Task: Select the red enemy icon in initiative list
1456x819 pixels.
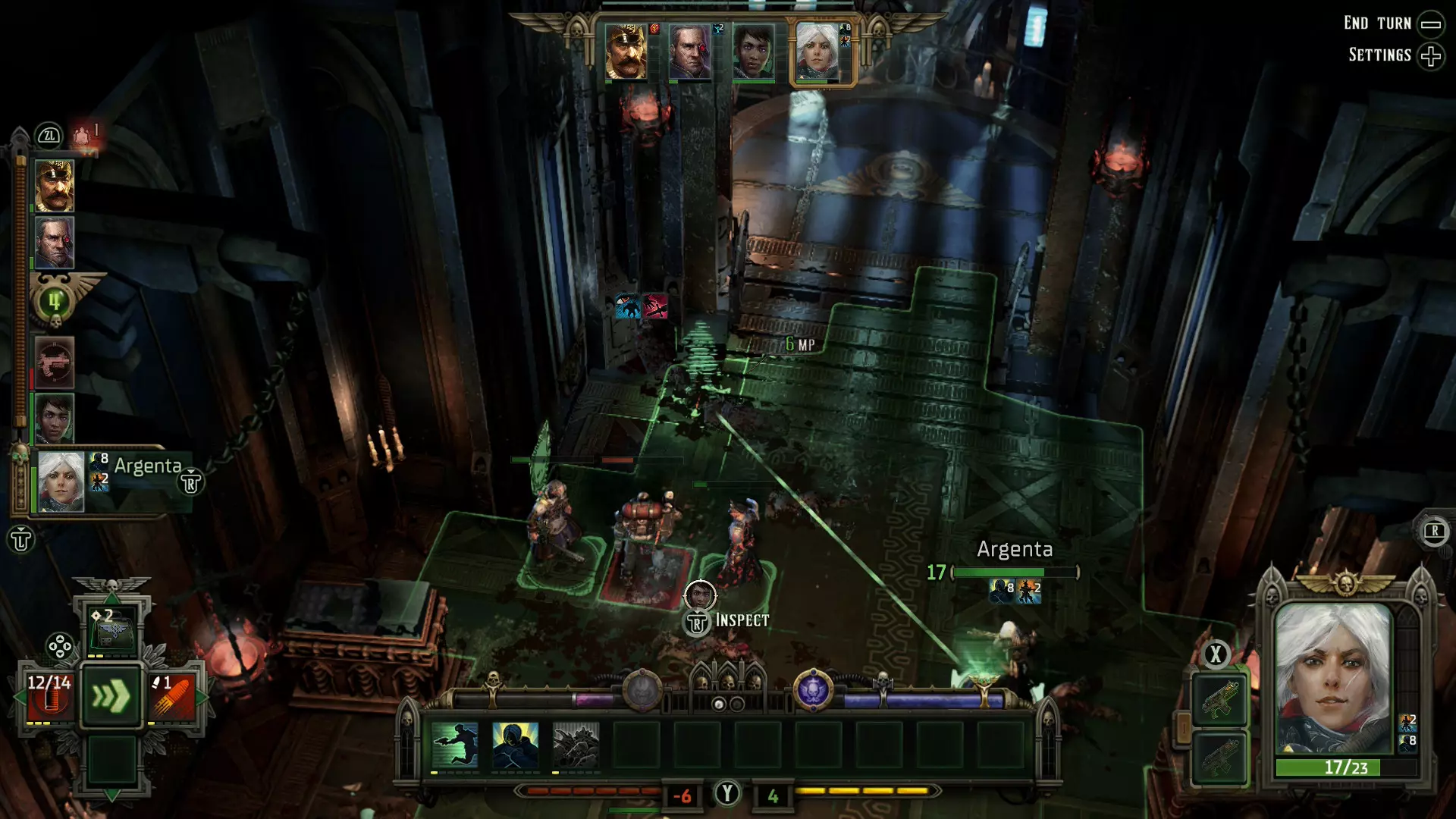Action: 55,362
